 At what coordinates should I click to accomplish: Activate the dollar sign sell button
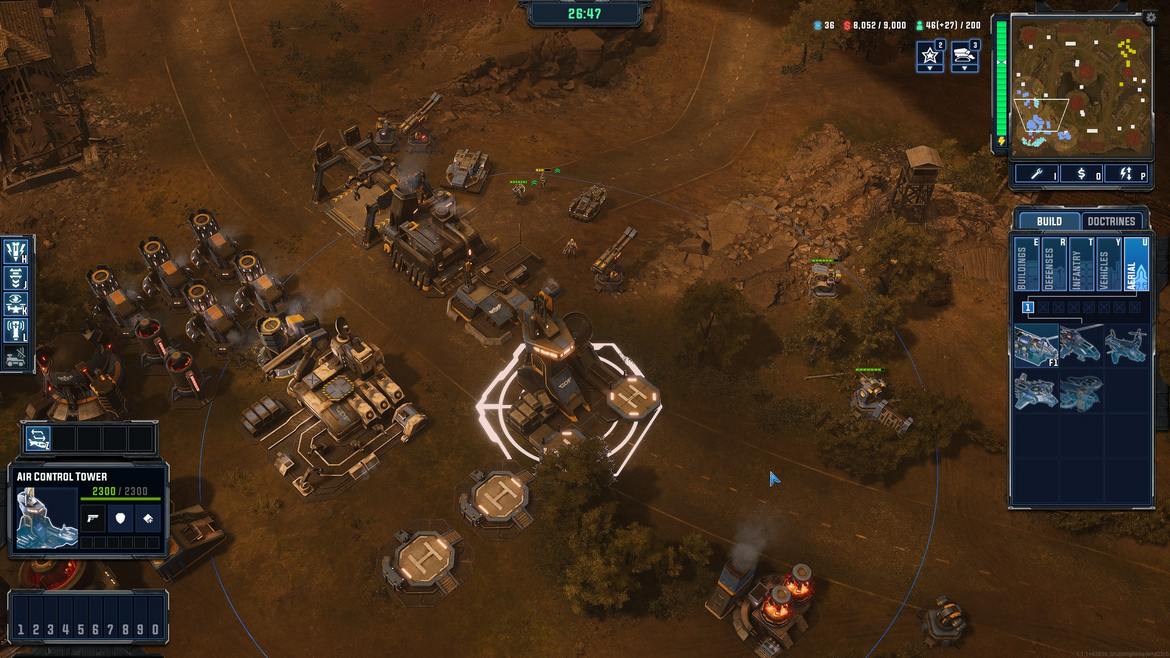click(x=1081, y=174)
